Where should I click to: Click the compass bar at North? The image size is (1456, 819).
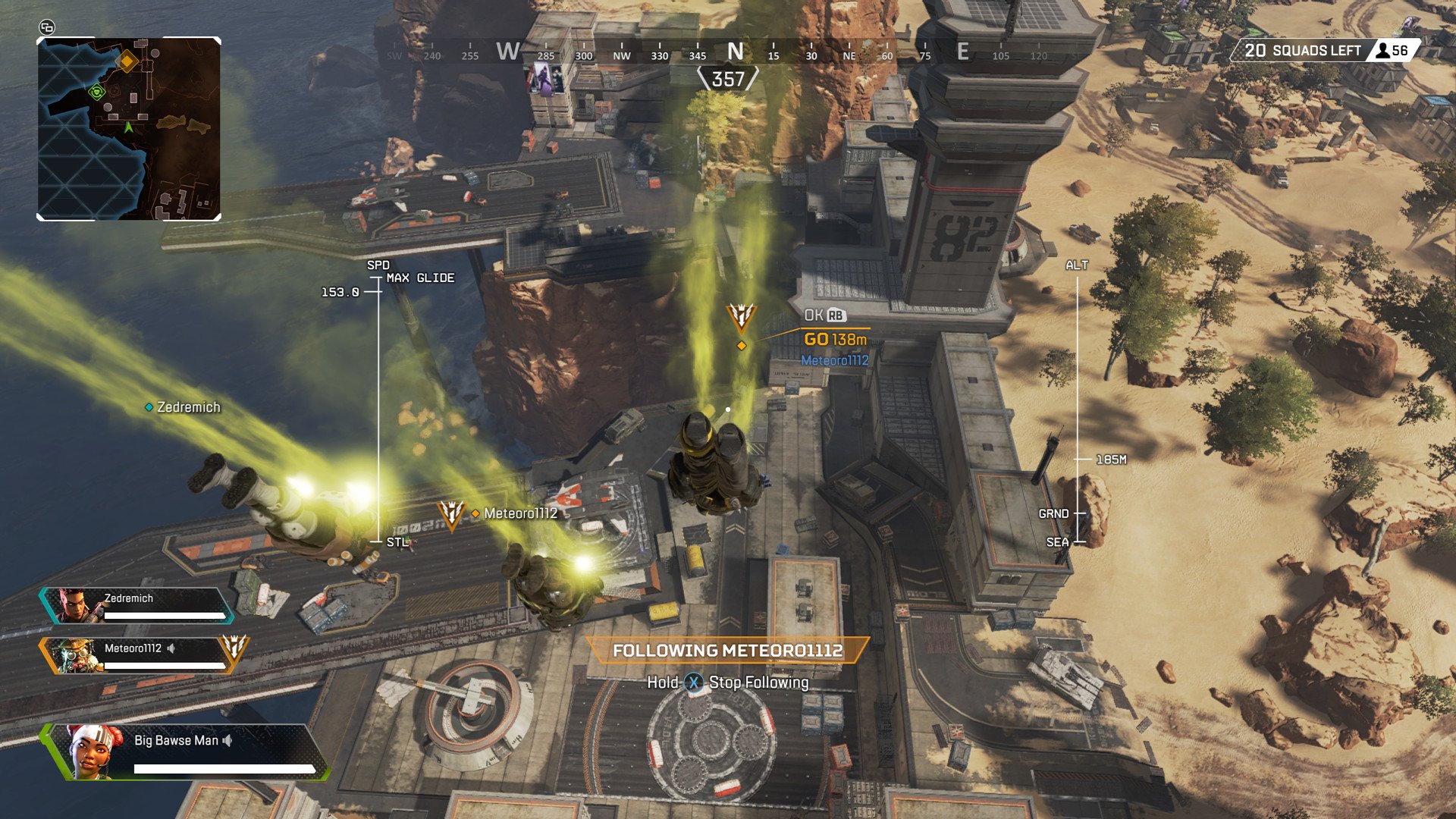point(735,52)
